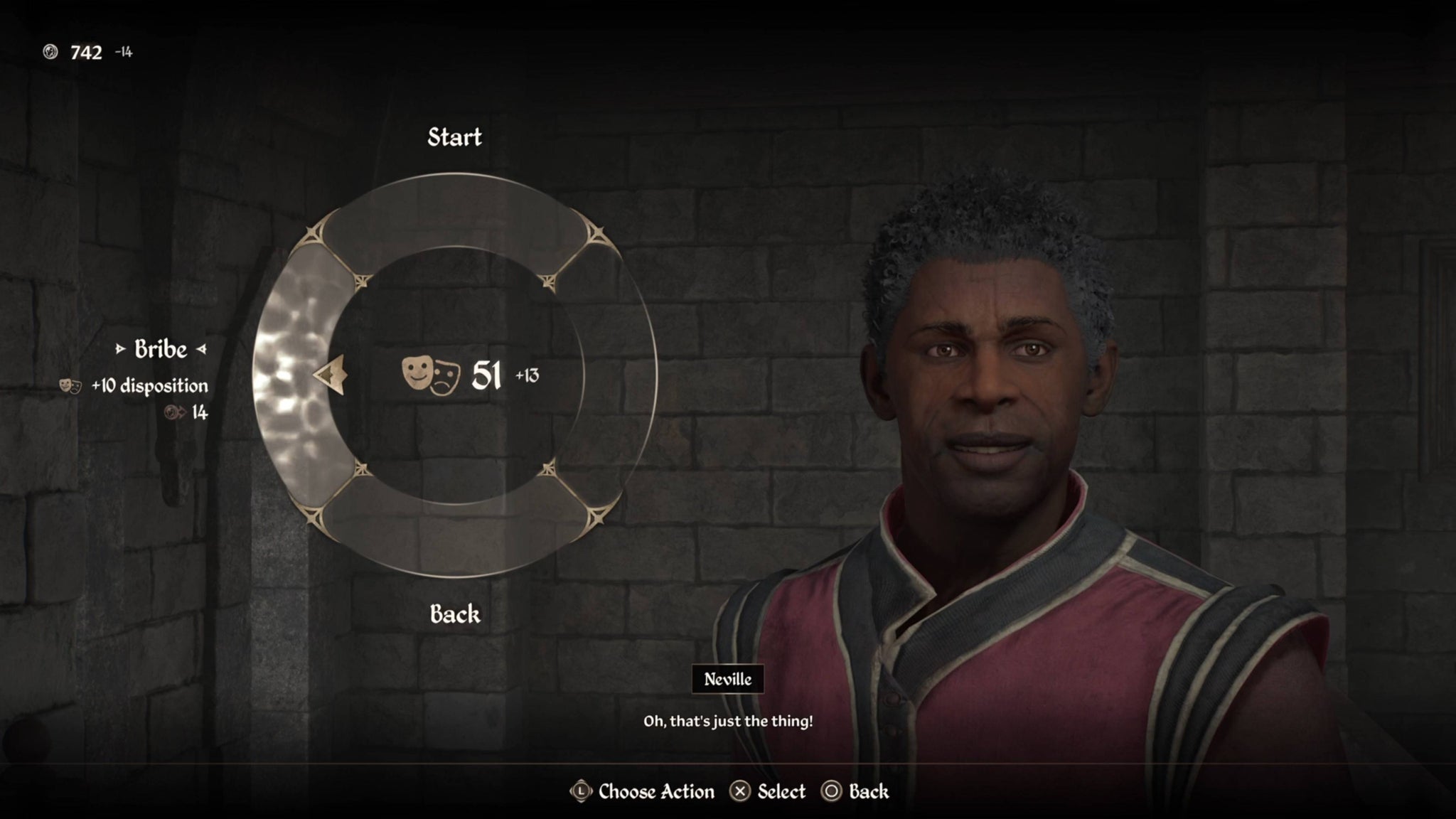This screenshot has width=1456, height=819.
Task: Choose the Back option below the wheel
Action: click(455, 614)
